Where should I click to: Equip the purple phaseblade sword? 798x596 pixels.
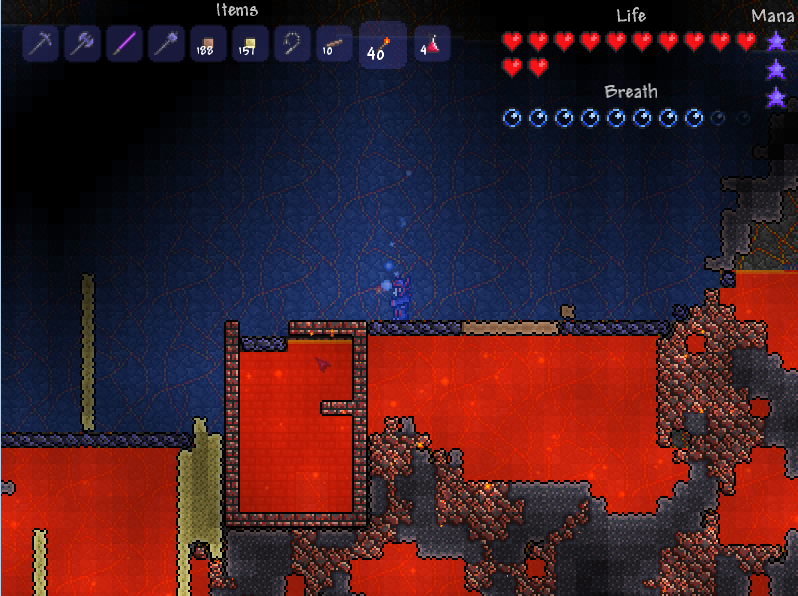point(124,44)
